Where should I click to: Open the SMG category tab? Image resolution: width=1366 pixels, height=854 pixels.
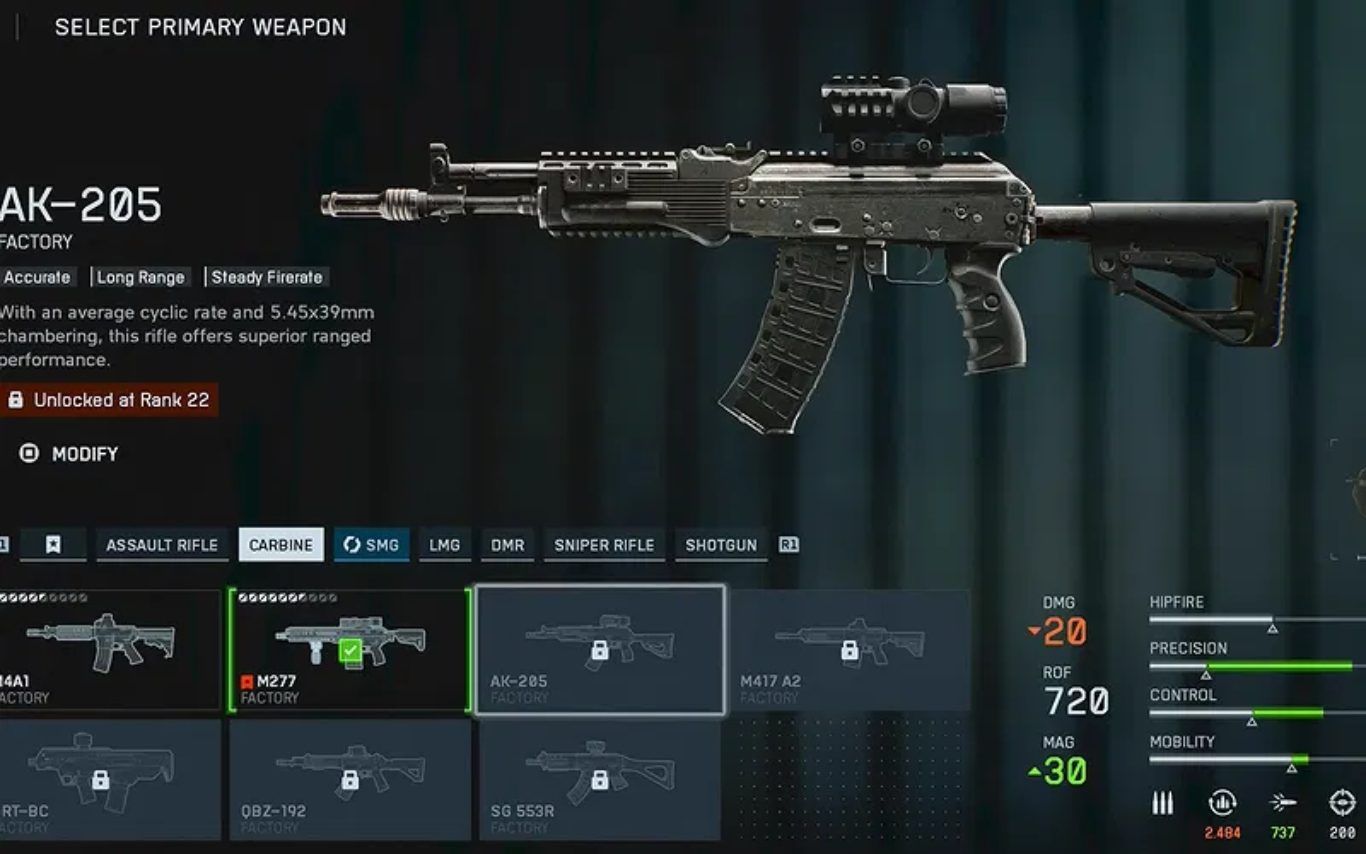(371, 545)
